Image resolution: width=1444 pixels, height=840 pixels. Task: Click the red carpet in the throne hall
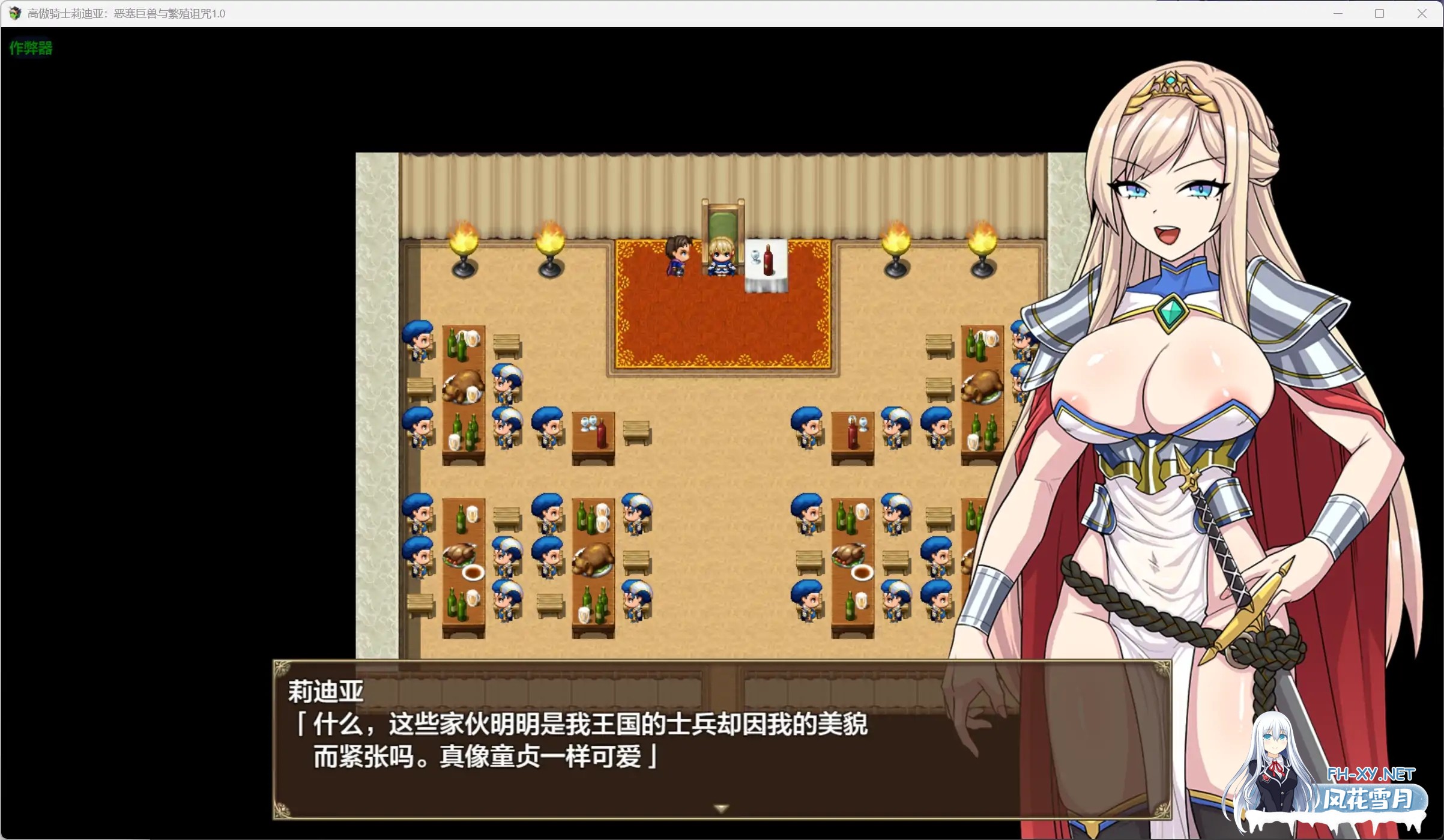720,318
